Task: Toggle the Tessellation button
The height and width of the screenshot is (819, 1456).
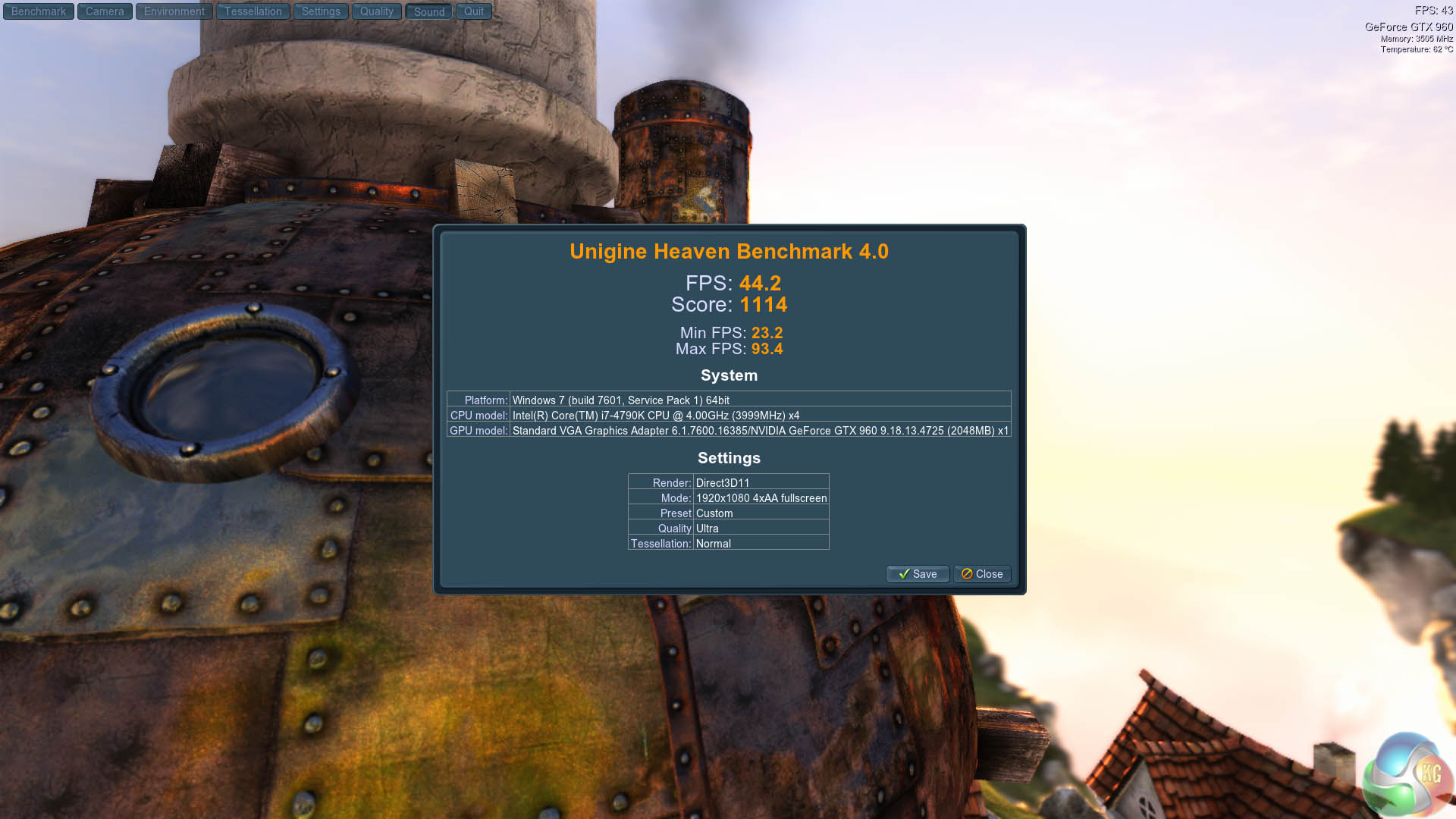Action: point(253,11)
